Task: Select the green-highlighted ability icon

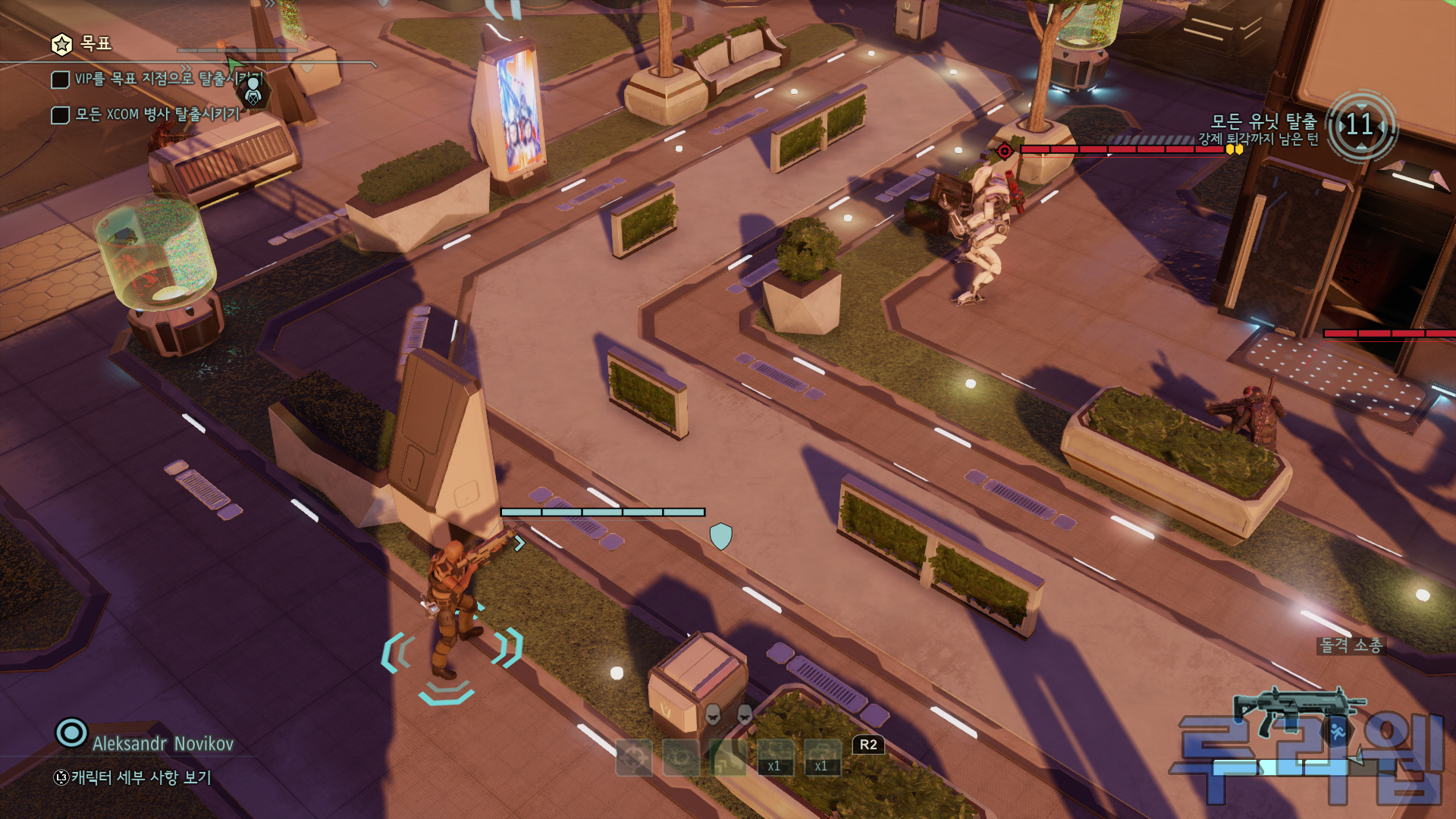Action: tap(728, 758)
